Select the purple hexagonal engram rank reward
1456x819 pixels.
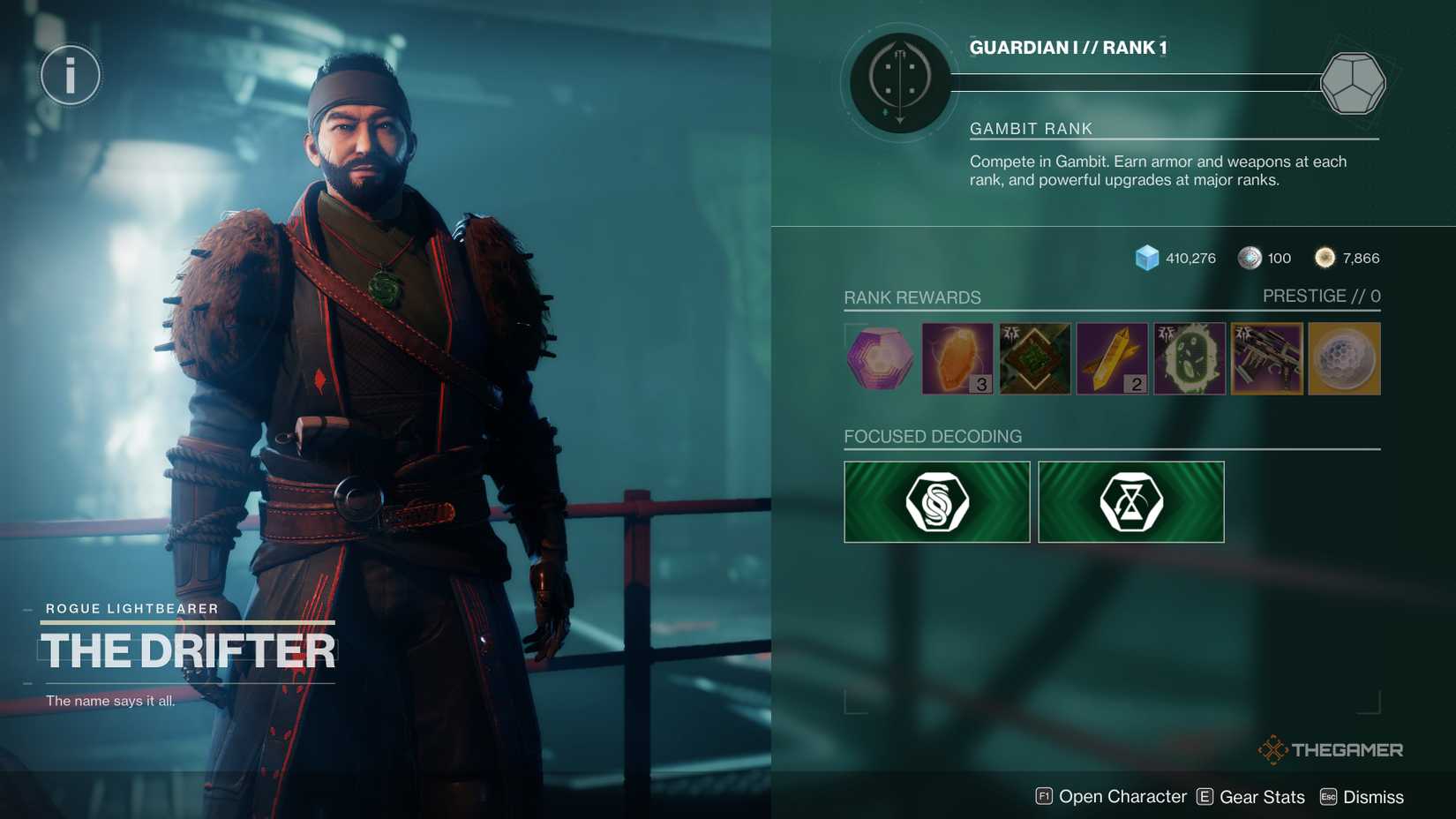(x=879, y=357)
